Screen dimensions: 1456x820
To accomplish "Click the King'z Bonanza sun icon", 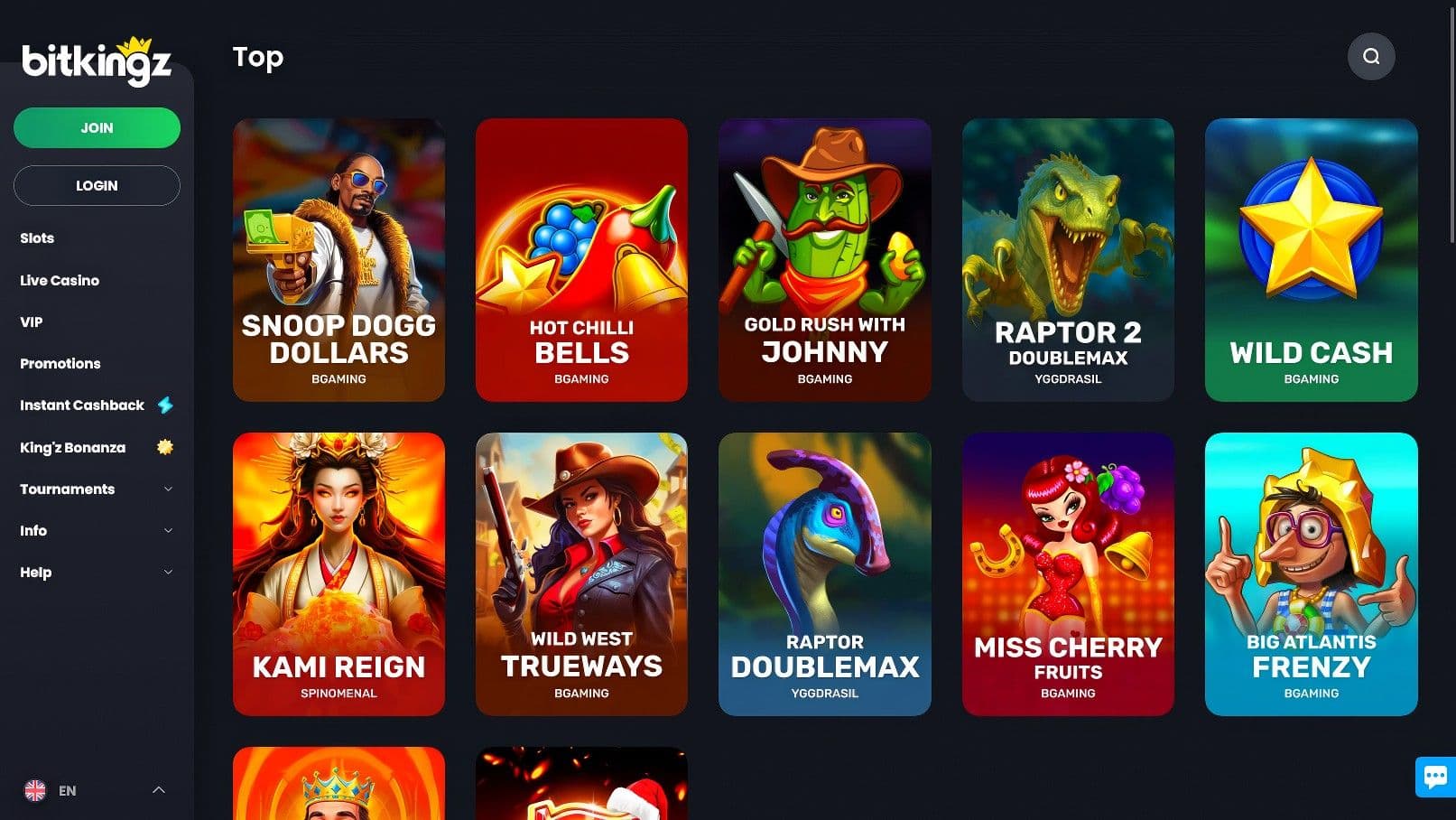I will coord(164,446).
